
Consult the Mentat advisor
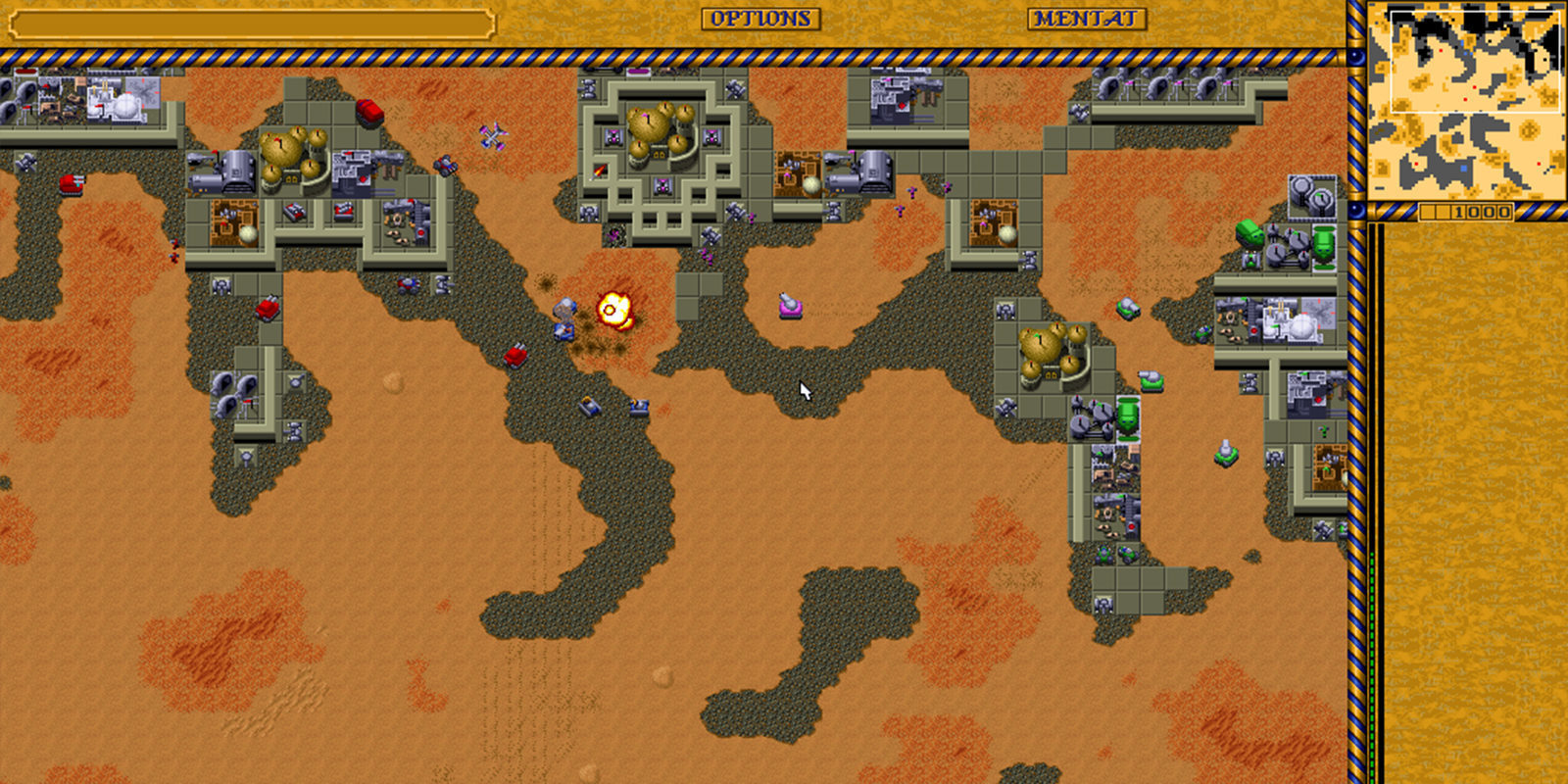(x=1087, y=19)
